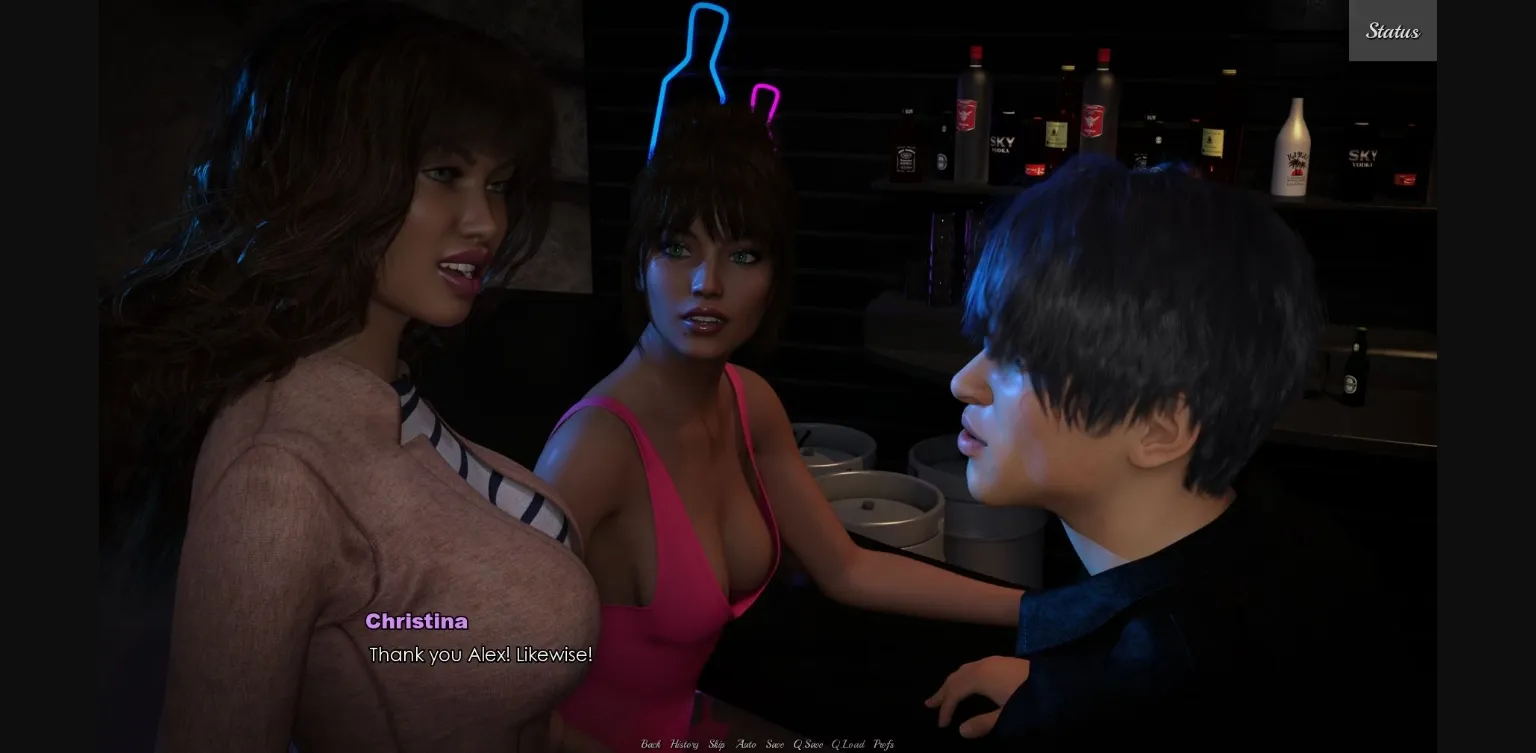1536x753 pixels.
Task: Click Prefs at the bottom of screen
Action: click(882, 745)
